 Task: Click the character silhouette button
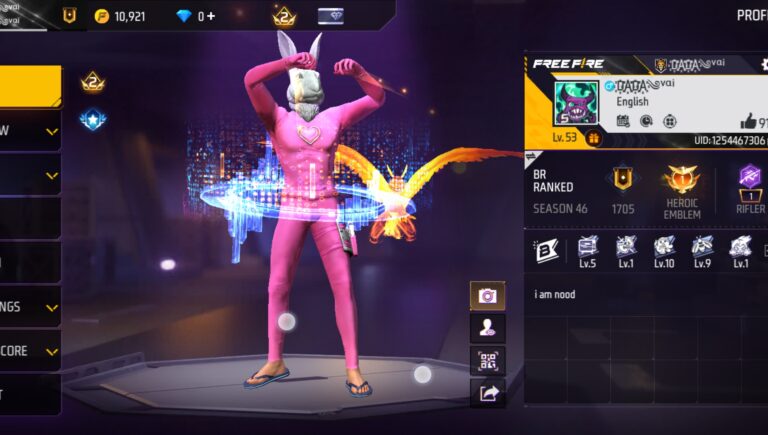click(488, 328)
